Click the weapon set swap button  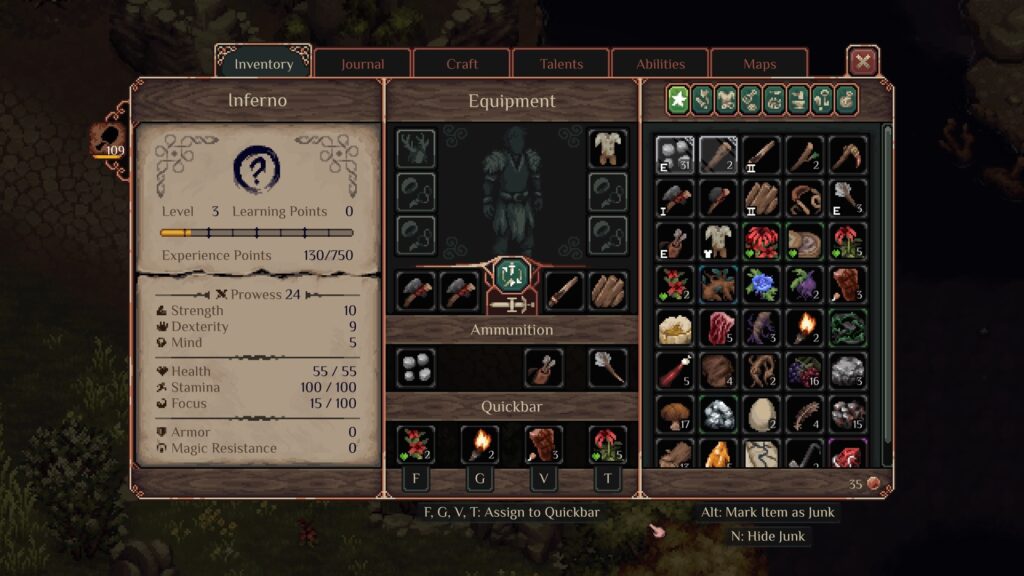(511, 273)
